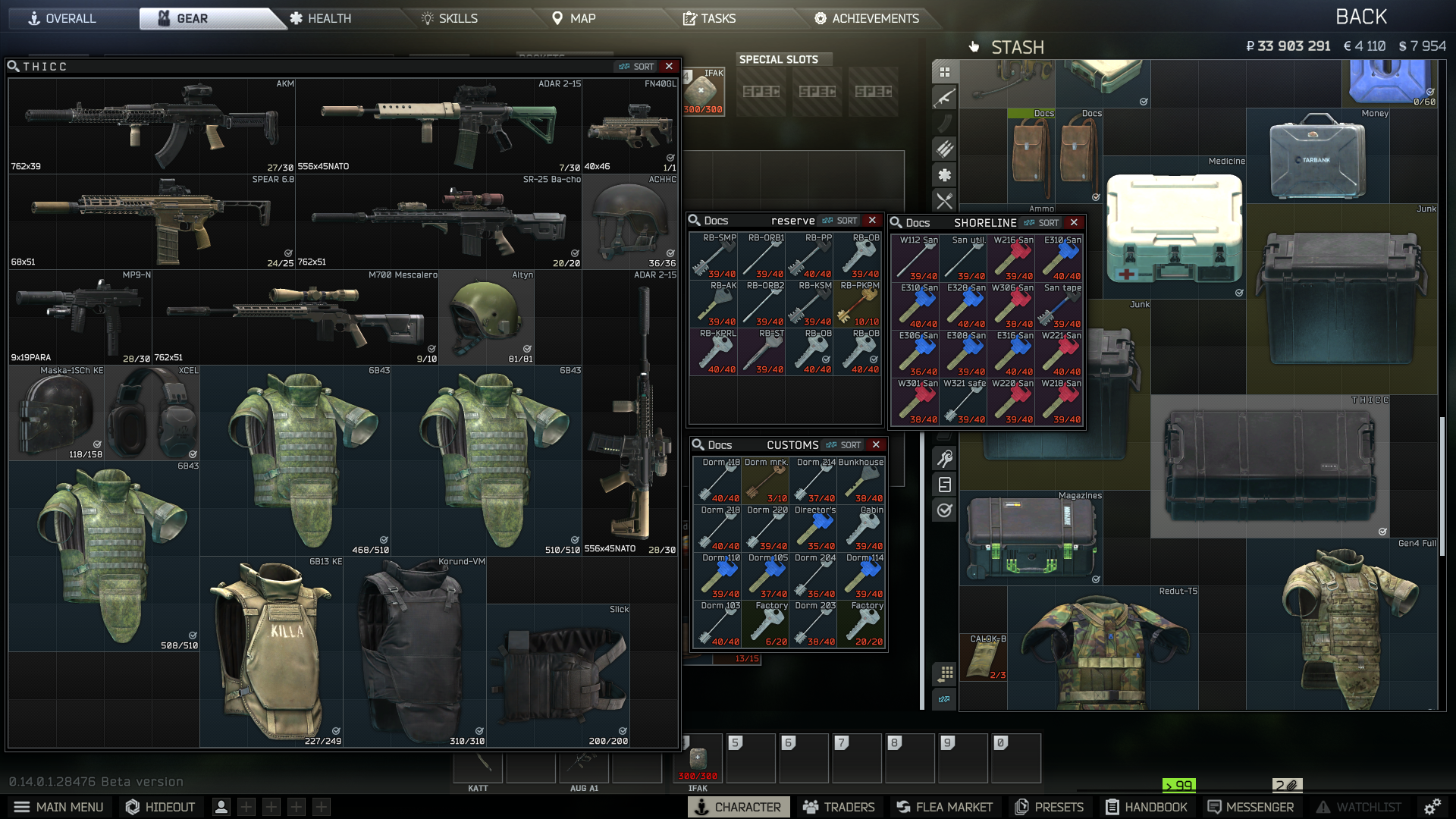The height and width of the screenshot is (819, 1456).
Task: Select the keys filter icon in the sidebar
Action: [943, 457]
